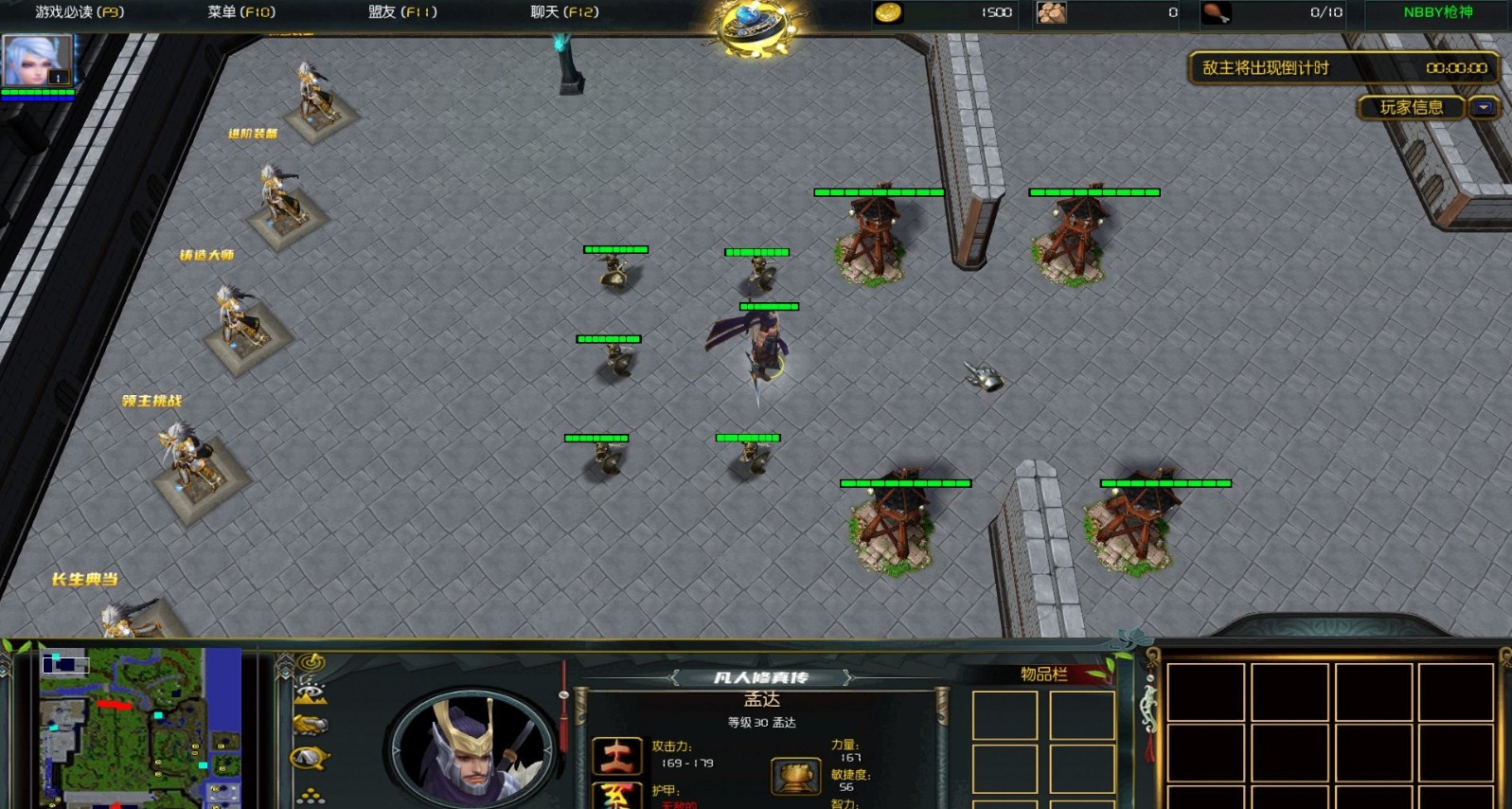This screenshot has width=1512, height=809.
Task: Click the tent magnifier icon on the left sidebar
Action: pyautogui.click(x=307, y=757)
